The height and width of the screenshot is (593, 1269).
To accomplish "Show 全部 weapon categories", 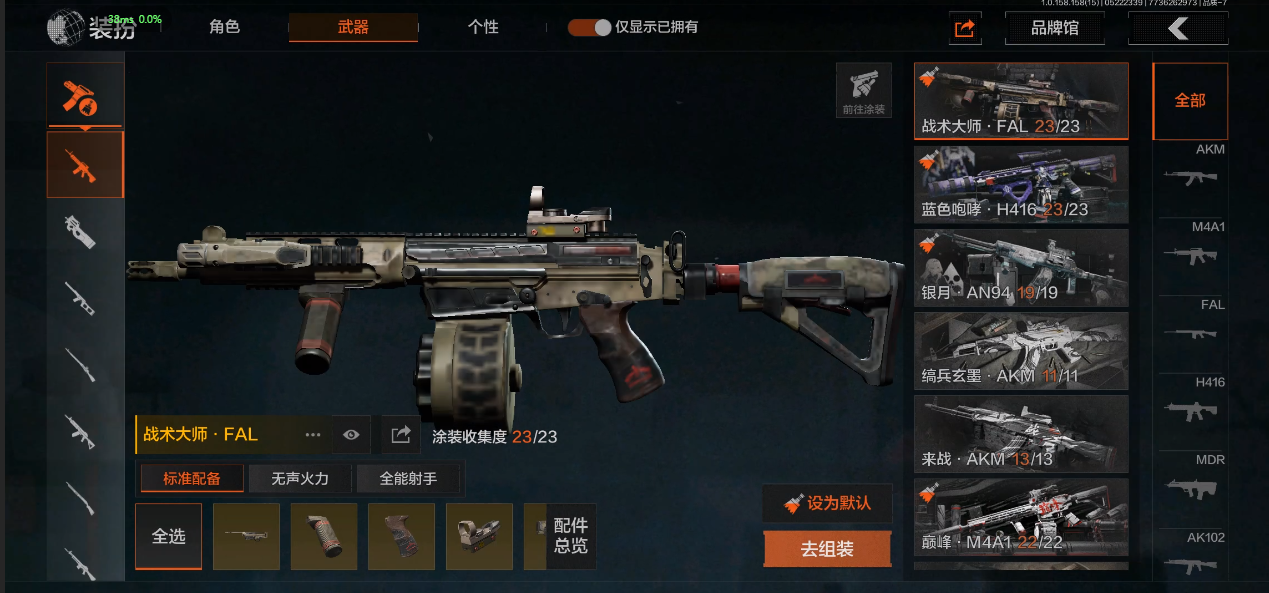I will click(x=1189, y=101).
